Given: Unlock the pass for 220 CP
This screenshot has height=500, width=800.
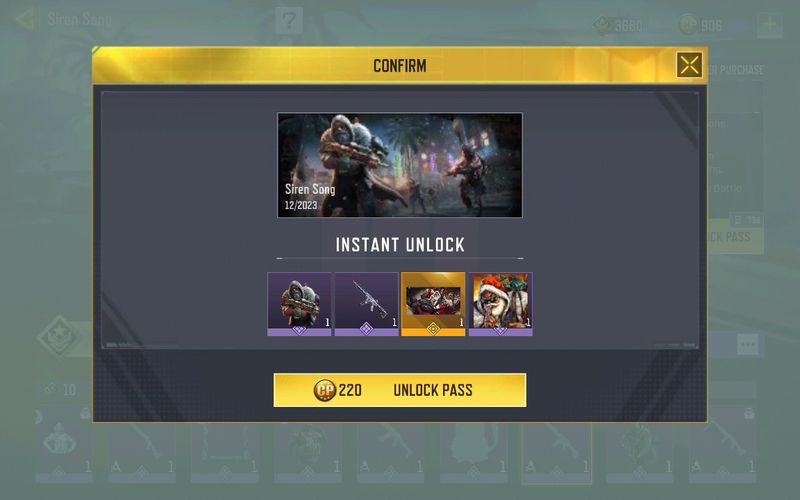Looking at the screenshot, I should click(x=400, y=390).
